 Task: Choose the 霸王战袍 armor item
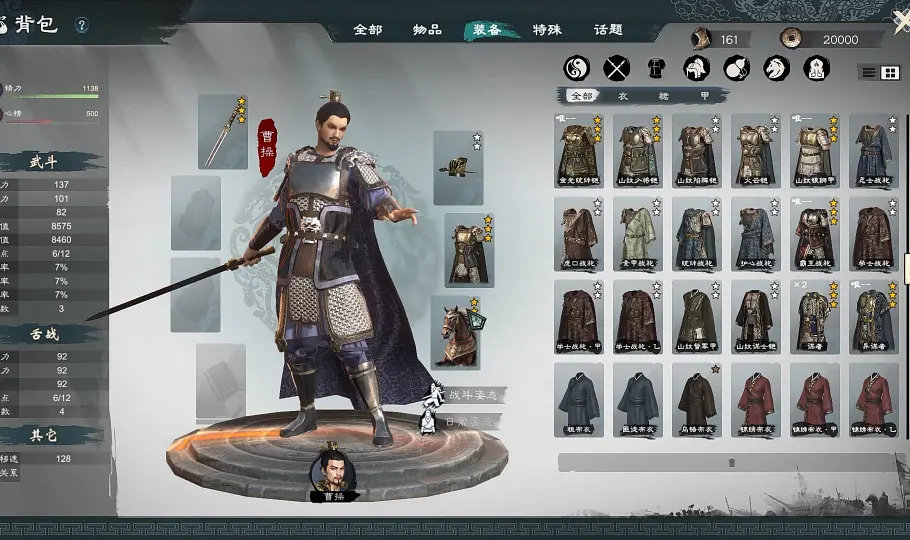tap(815, 234)
